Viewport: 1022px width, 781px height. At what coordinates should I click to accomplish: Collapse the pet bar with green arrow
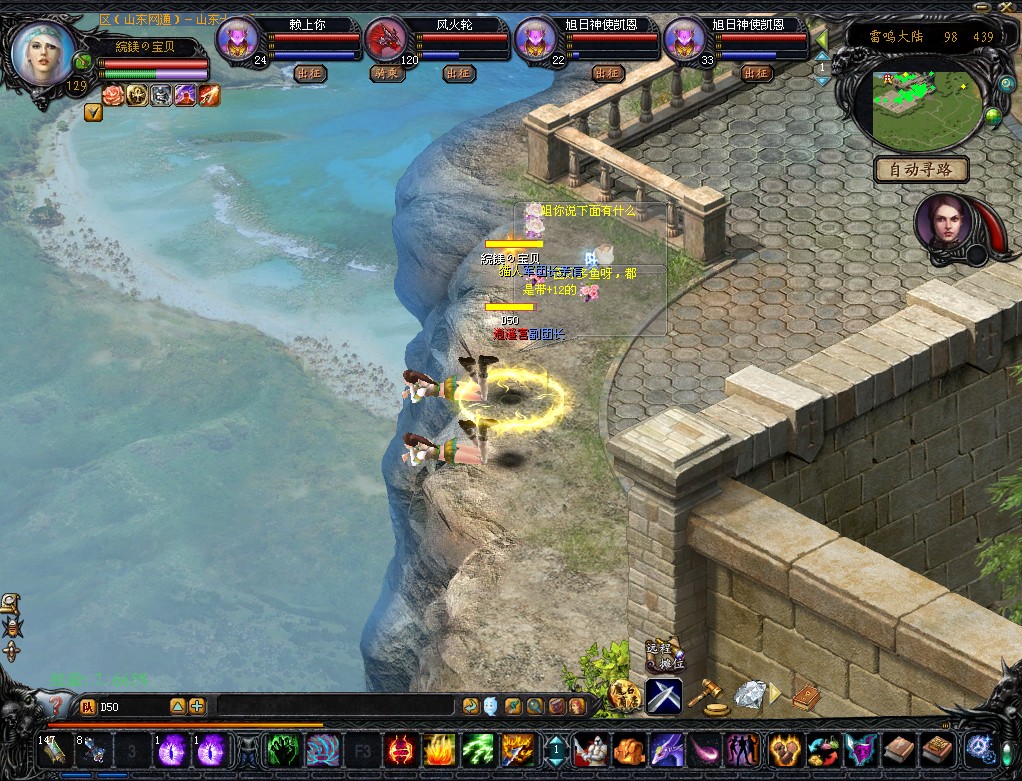(x=820, y=39)
